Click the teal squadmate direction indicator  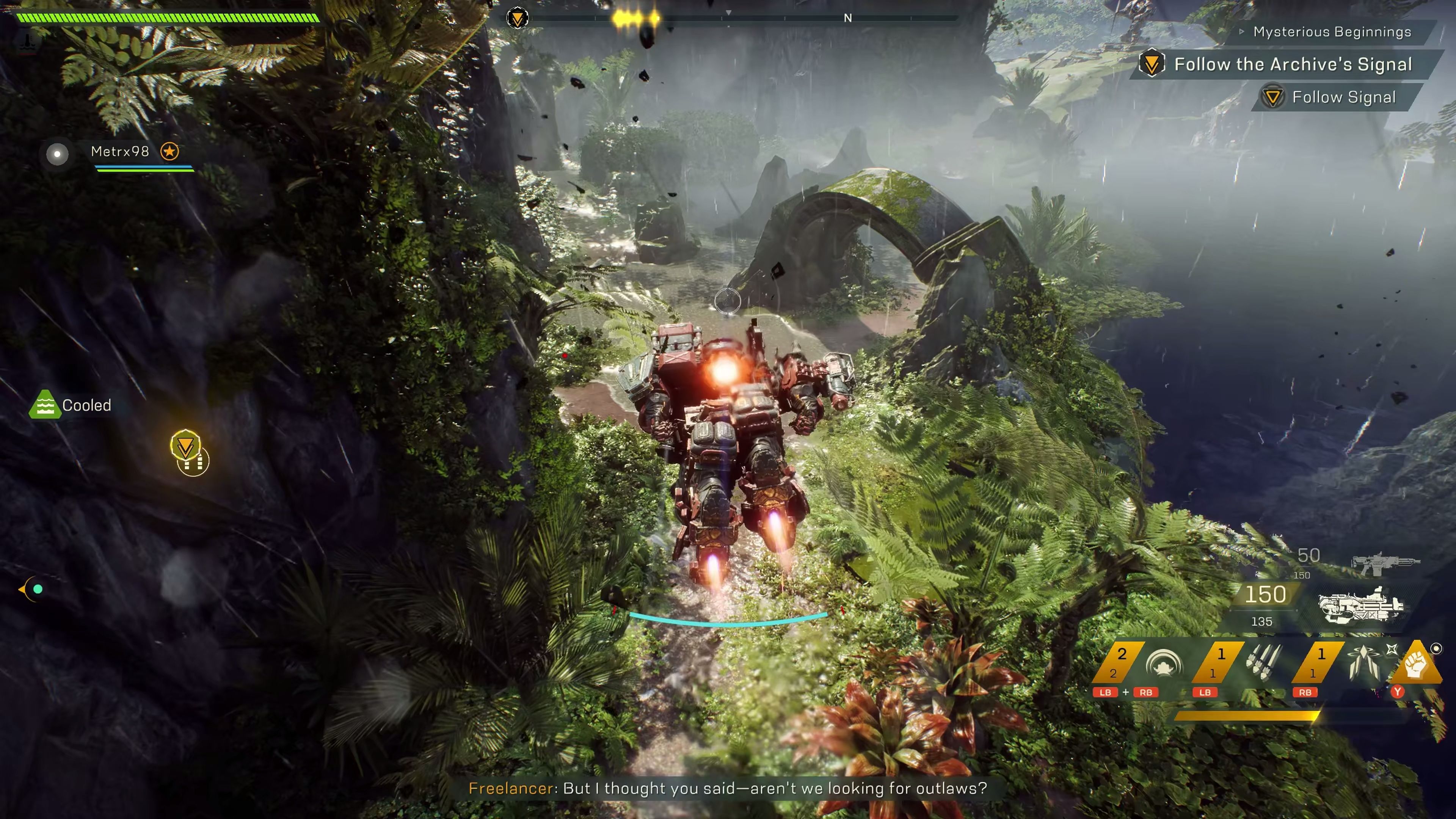[37, 589]
